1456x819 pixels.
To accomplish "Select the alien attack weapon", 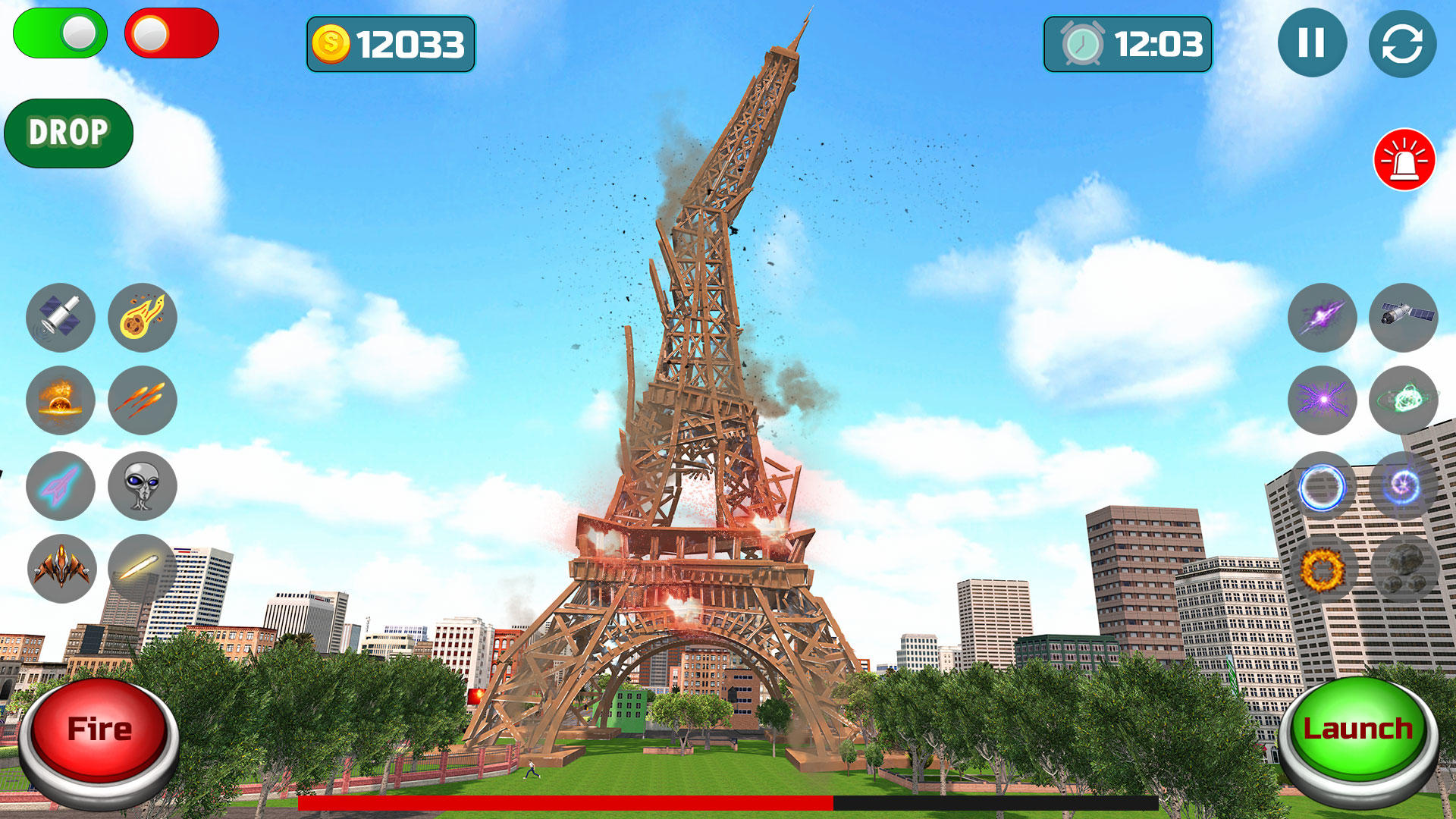I will (143, 486).
